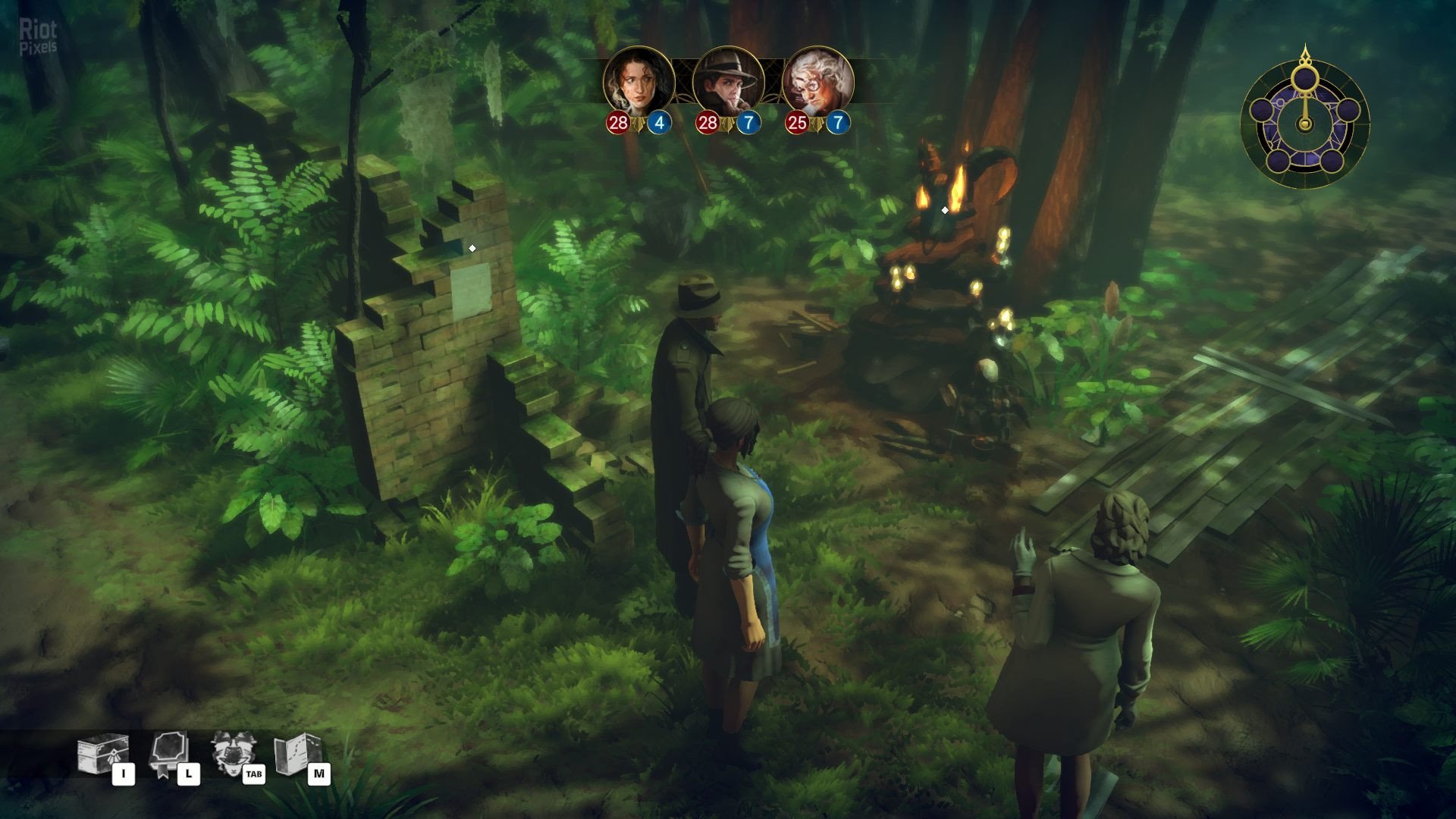Open the journal book icon
The width and height of the screenshot is (1456, 819).
click(169, 755)
